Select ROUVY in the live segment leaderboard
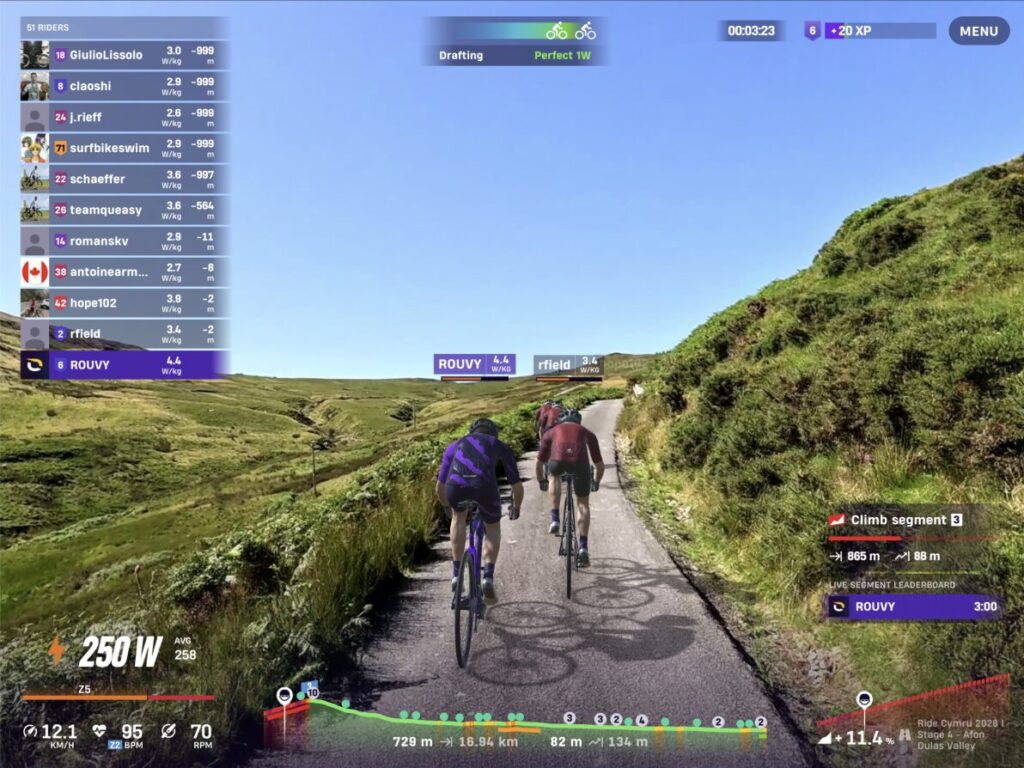The width and height of the screenshot is (1024, 768). pos(913,607)
